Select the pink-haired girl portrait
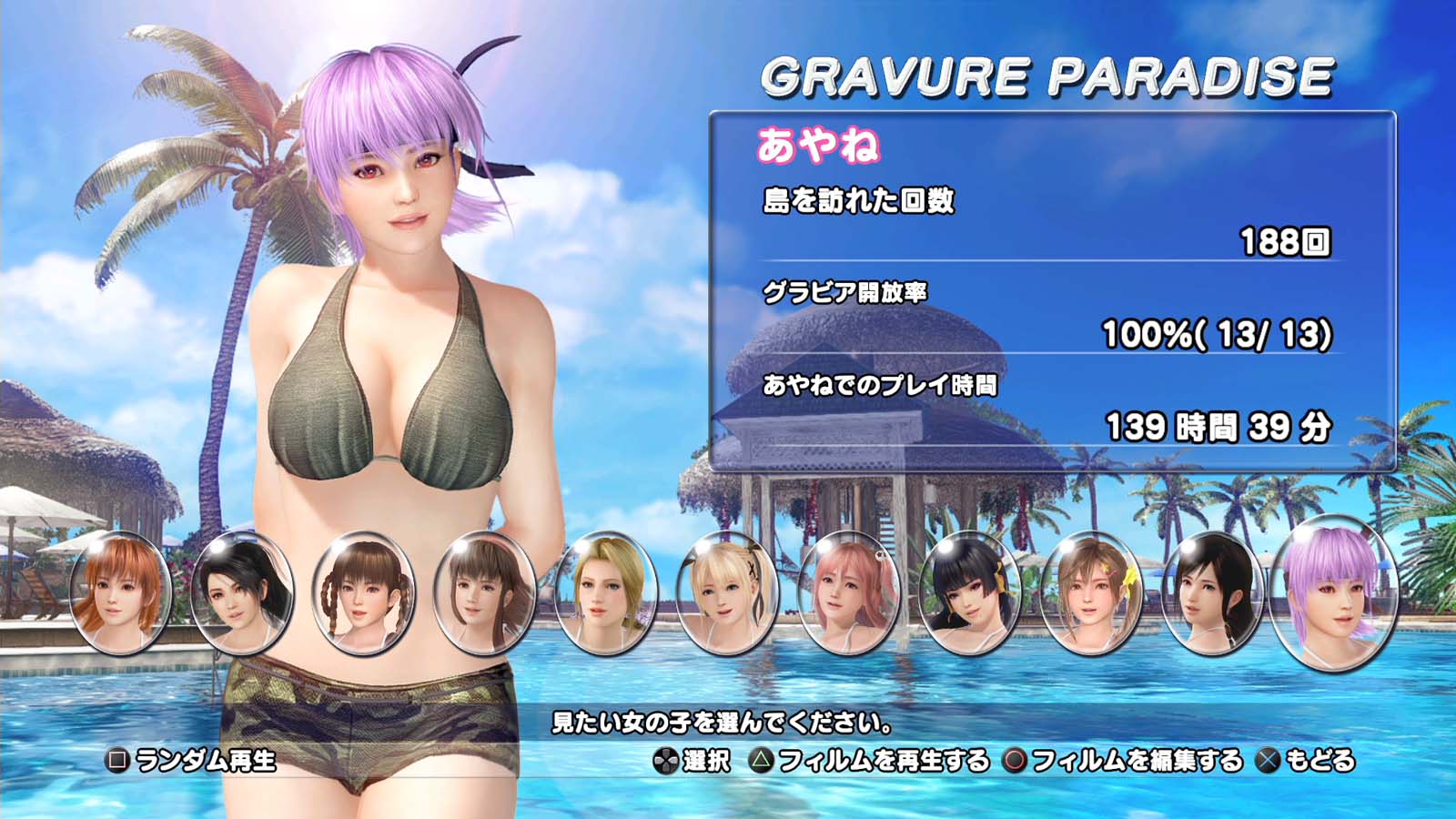 pyautogui.click(x=848, y=591)
